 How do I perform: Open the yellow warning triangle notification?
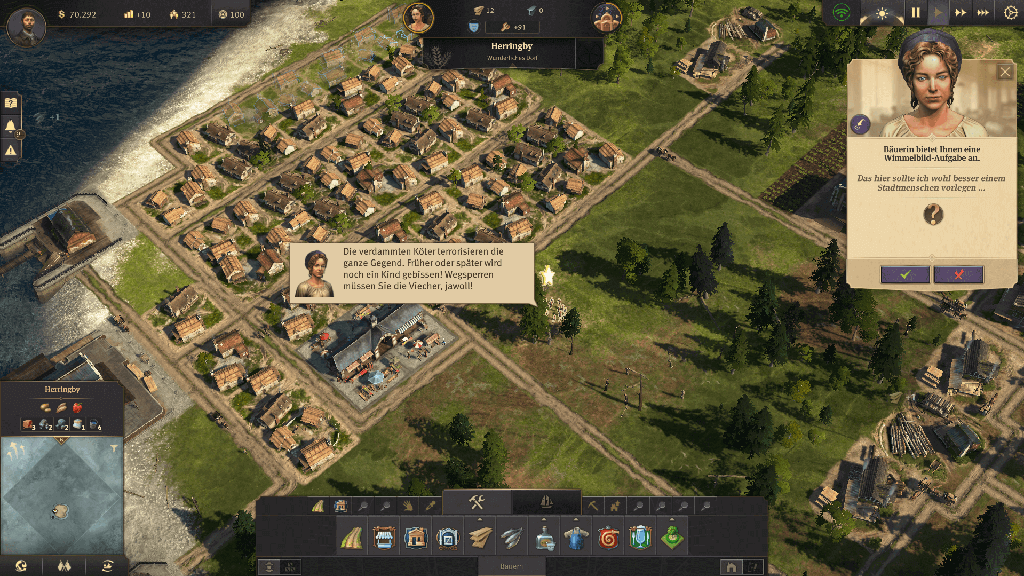(x=11, y=150)
